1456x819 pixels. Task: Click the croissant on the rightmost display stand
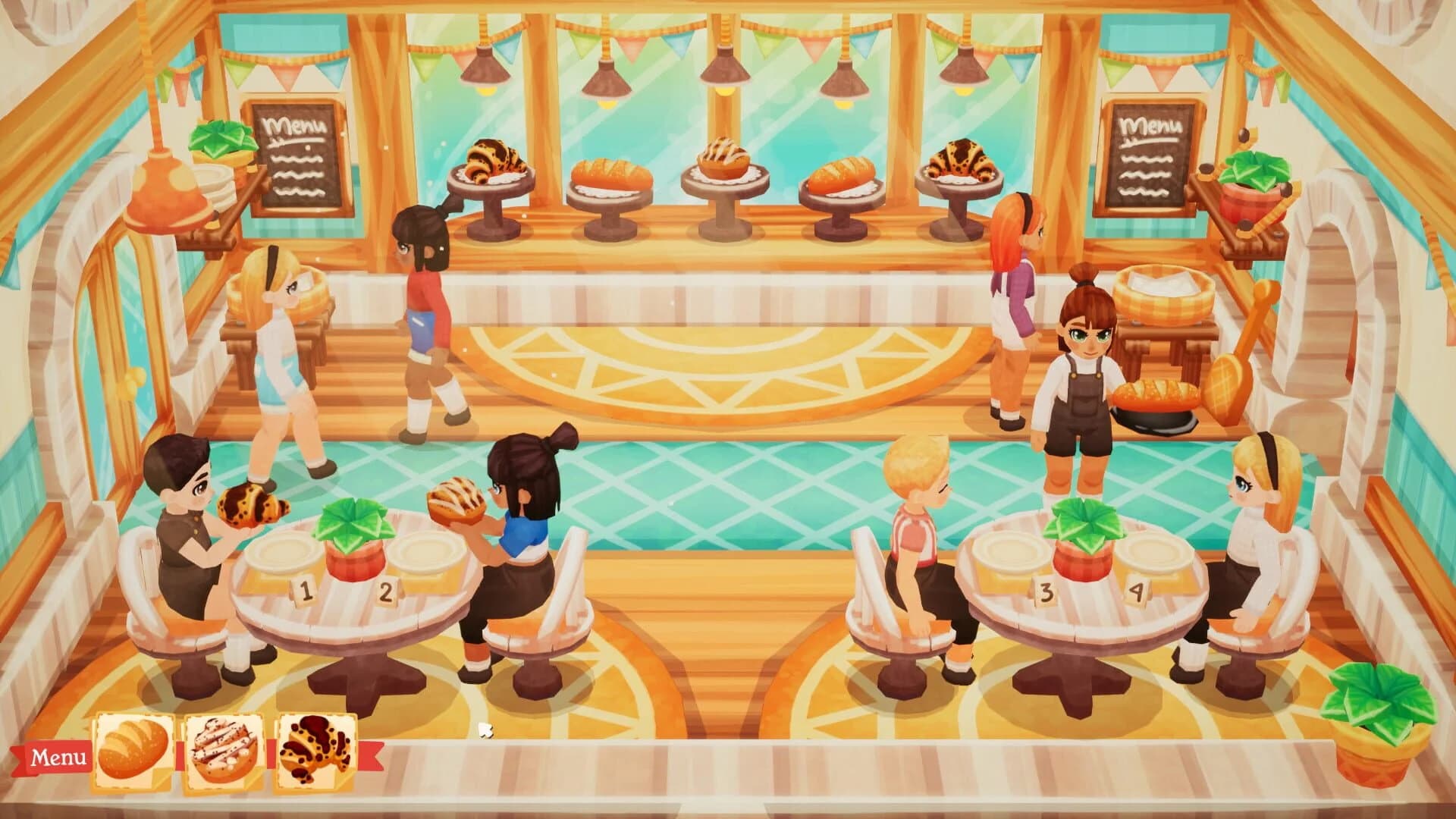(959, 159)
